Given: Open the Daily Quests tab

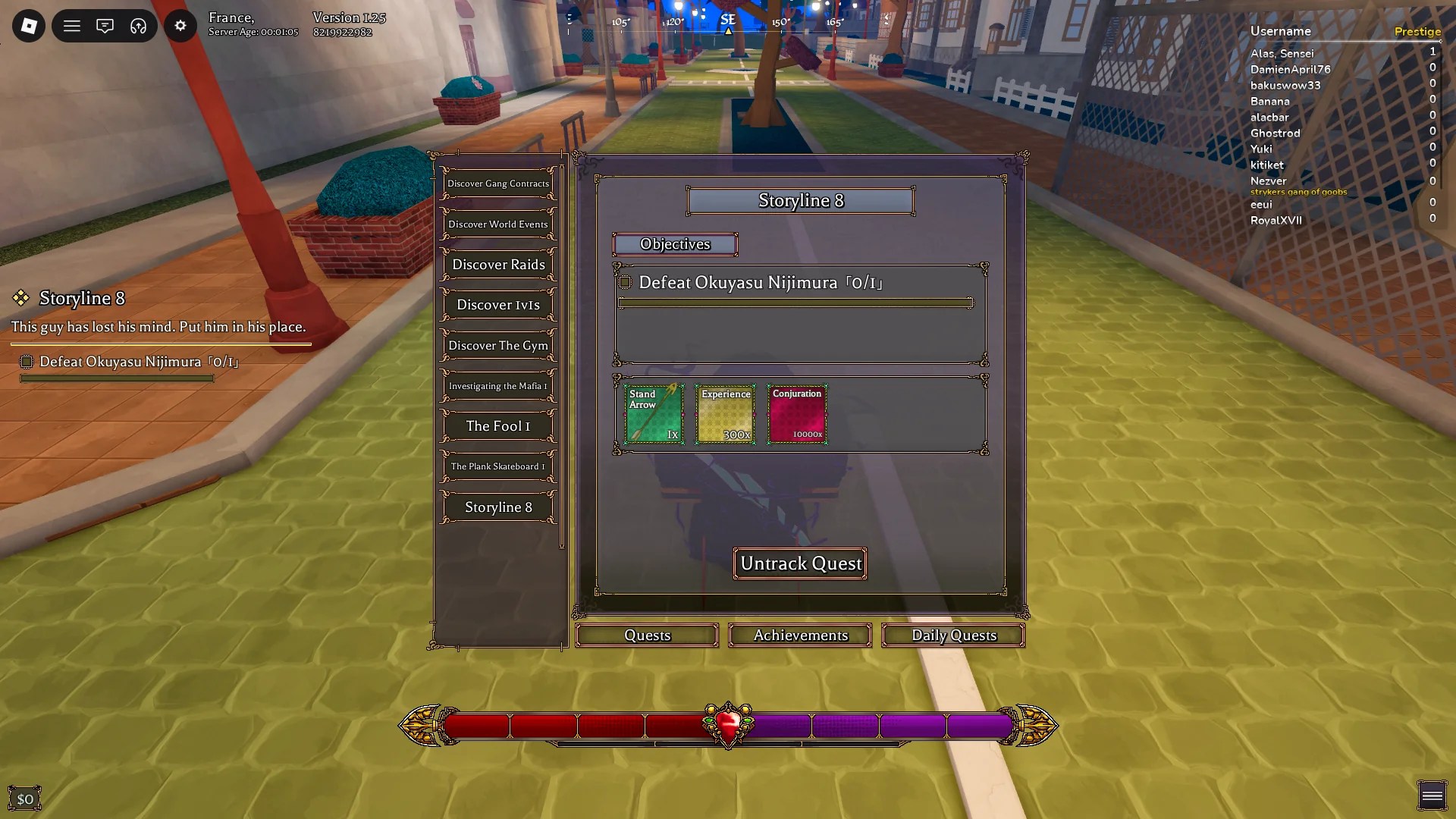Looking at the screenshot, I should click(953, 635).
